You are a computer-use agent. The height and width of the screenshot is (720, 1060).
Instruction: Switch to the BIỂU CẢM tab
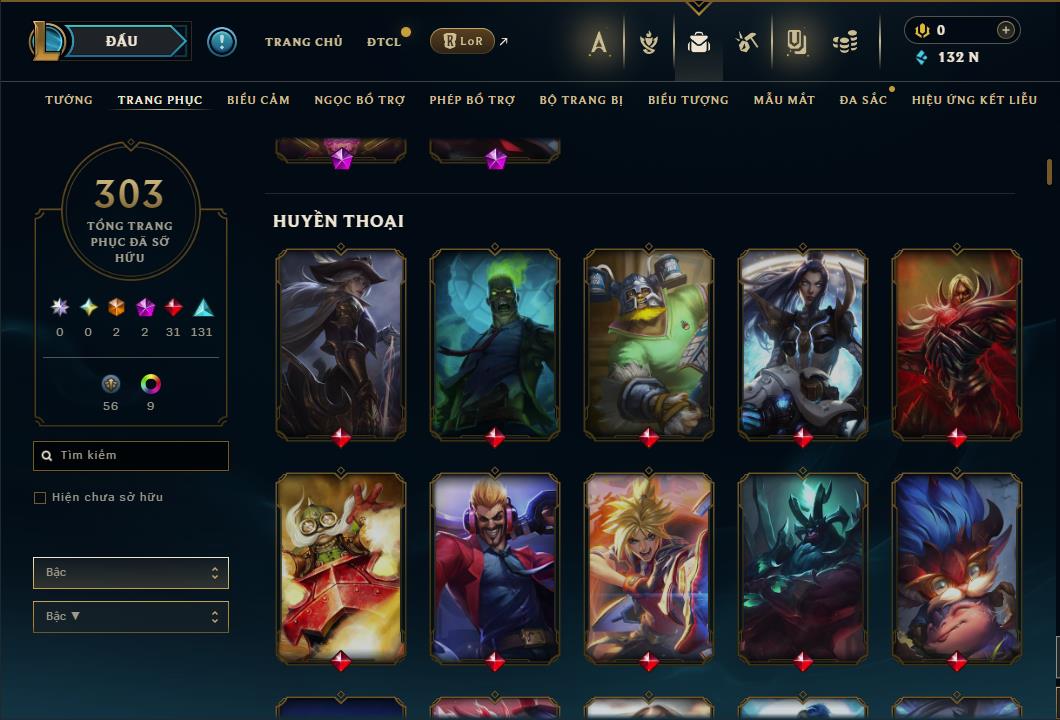pos(258,100)
